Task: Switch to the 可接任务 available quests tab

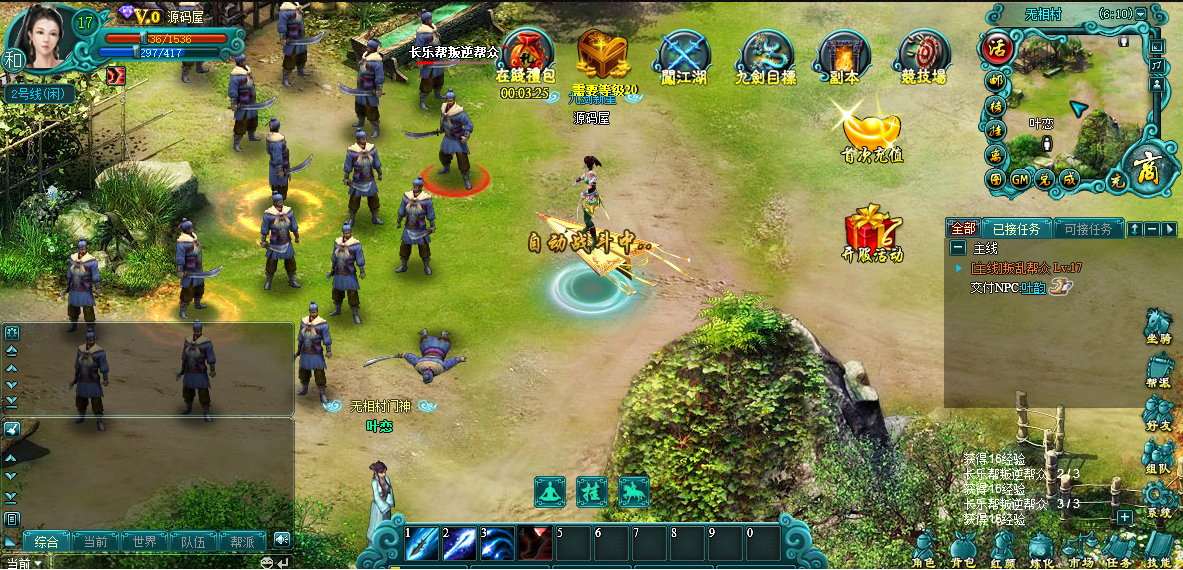Action: point(1088,229)
